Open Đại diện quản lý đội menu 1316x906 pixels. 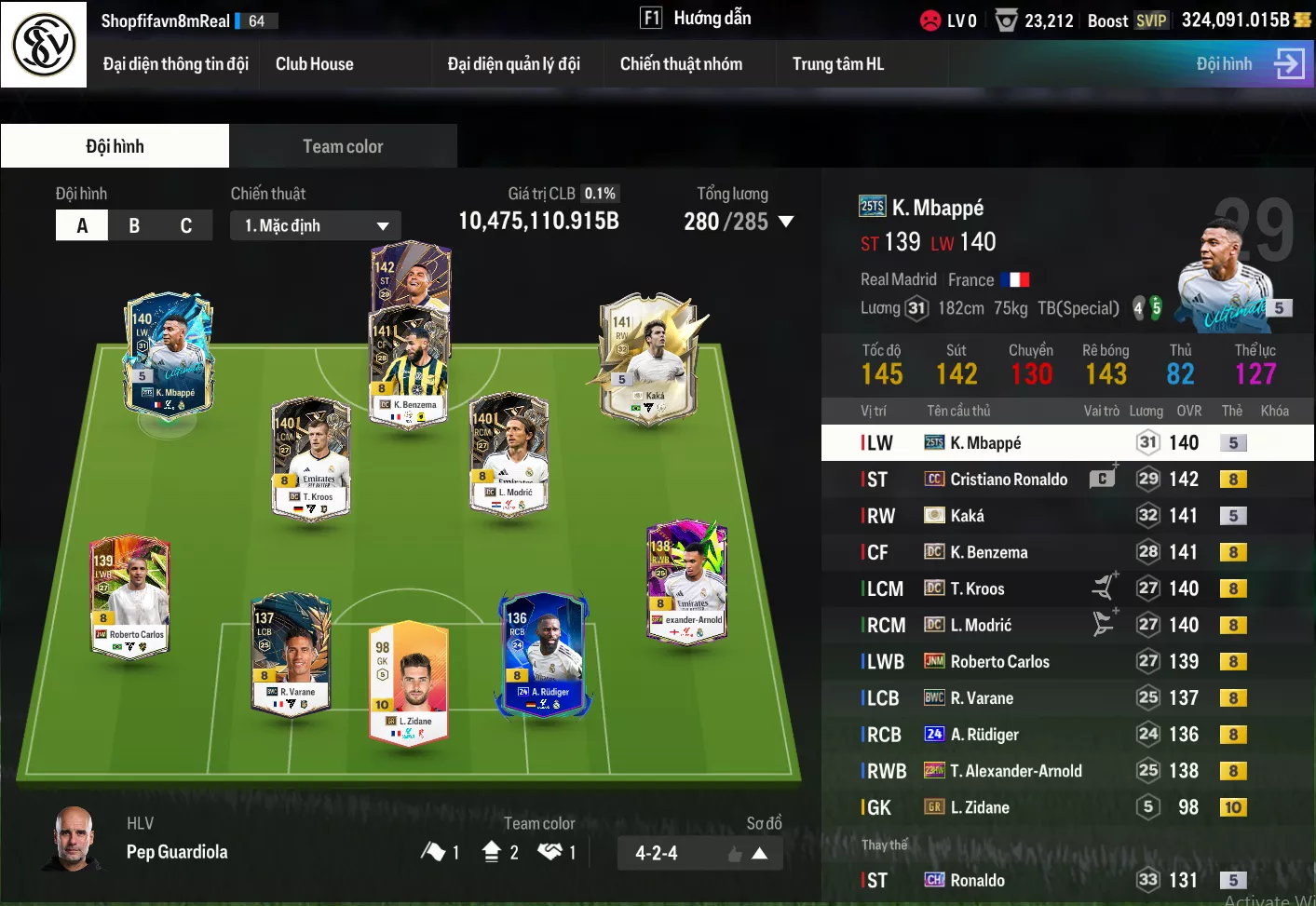point(513,64)
